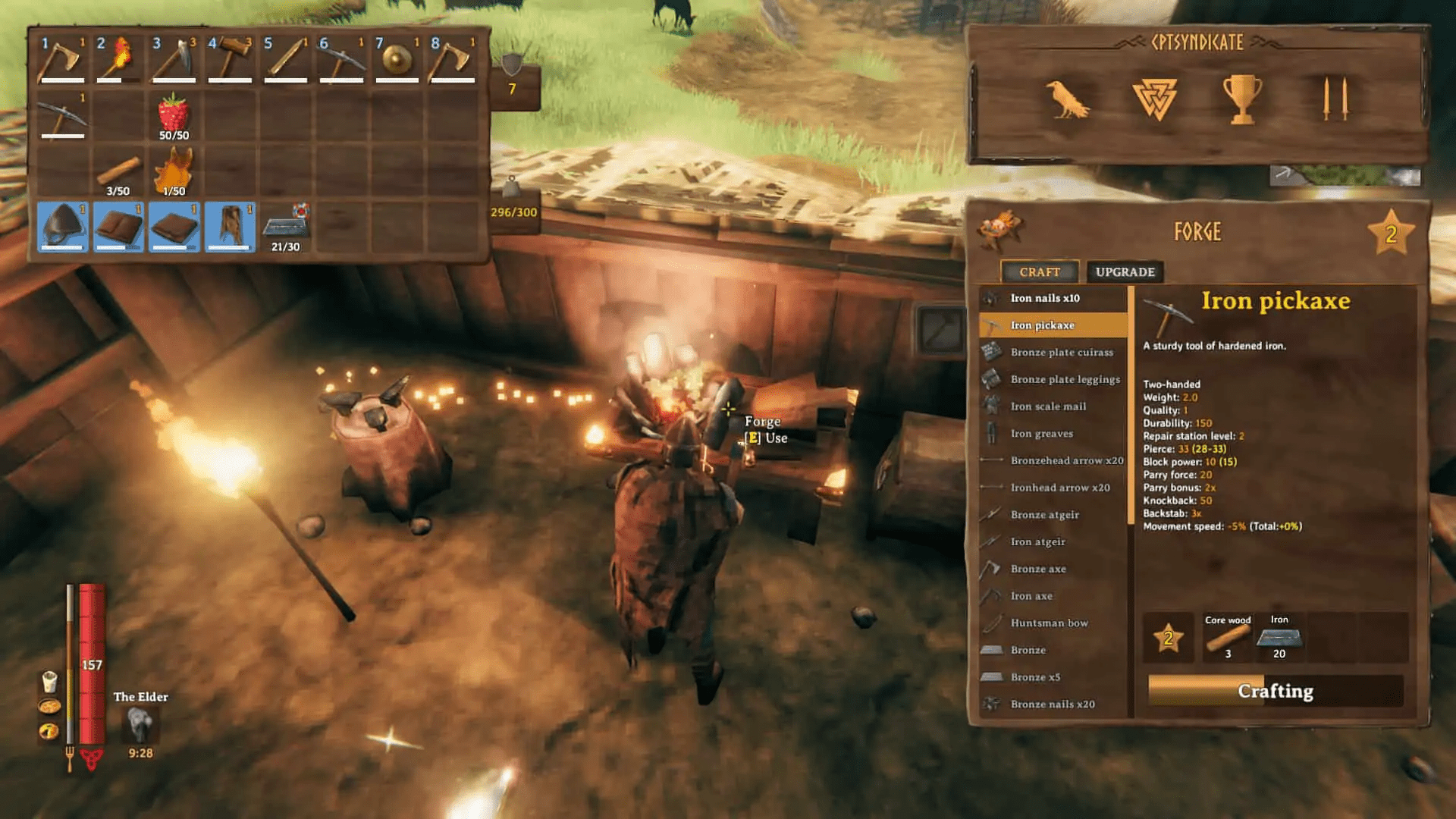Select the bronze axe in hotbar slot 1
Screen dimensions: 1456x819
[x=64, y=61]
